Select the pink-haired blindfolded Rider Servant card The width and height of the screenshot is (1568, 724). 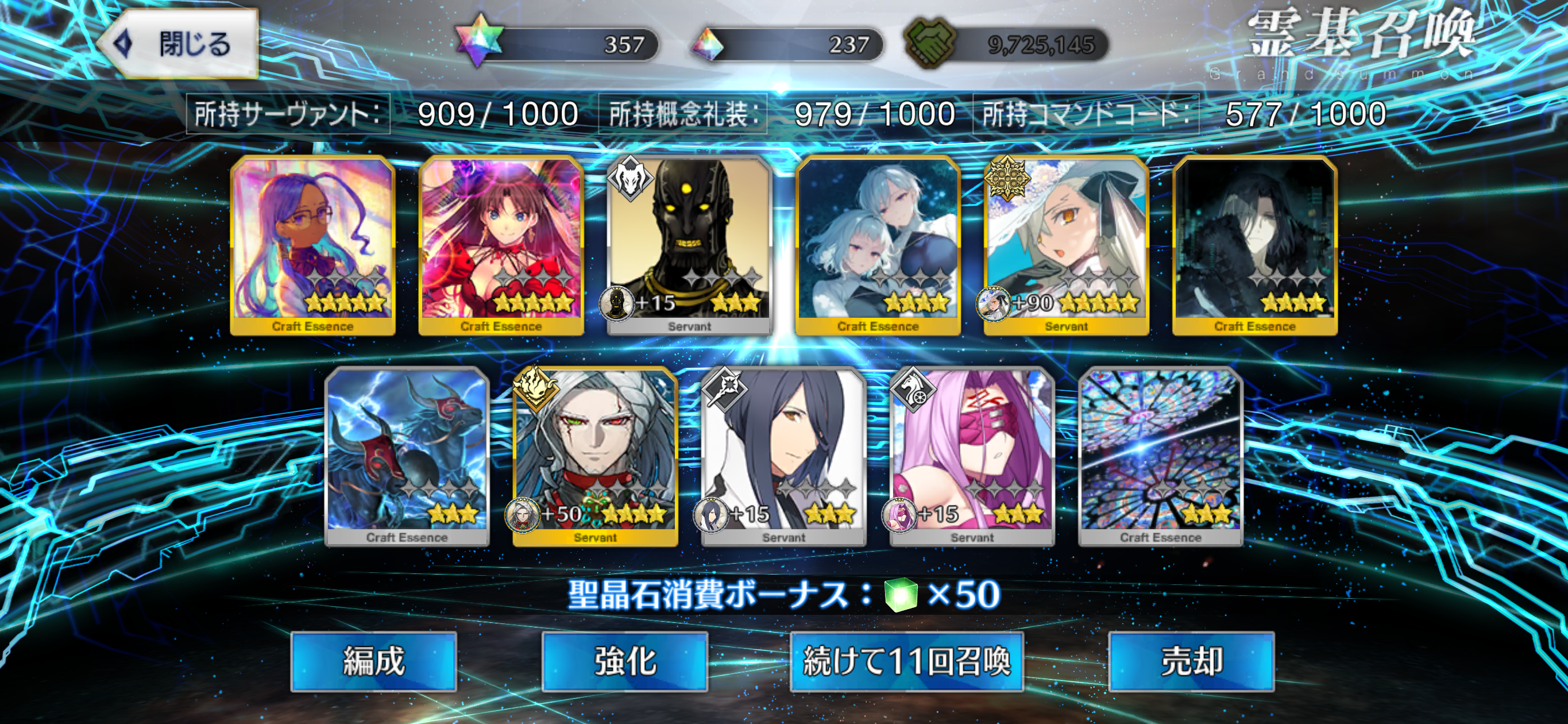(972, 456)
